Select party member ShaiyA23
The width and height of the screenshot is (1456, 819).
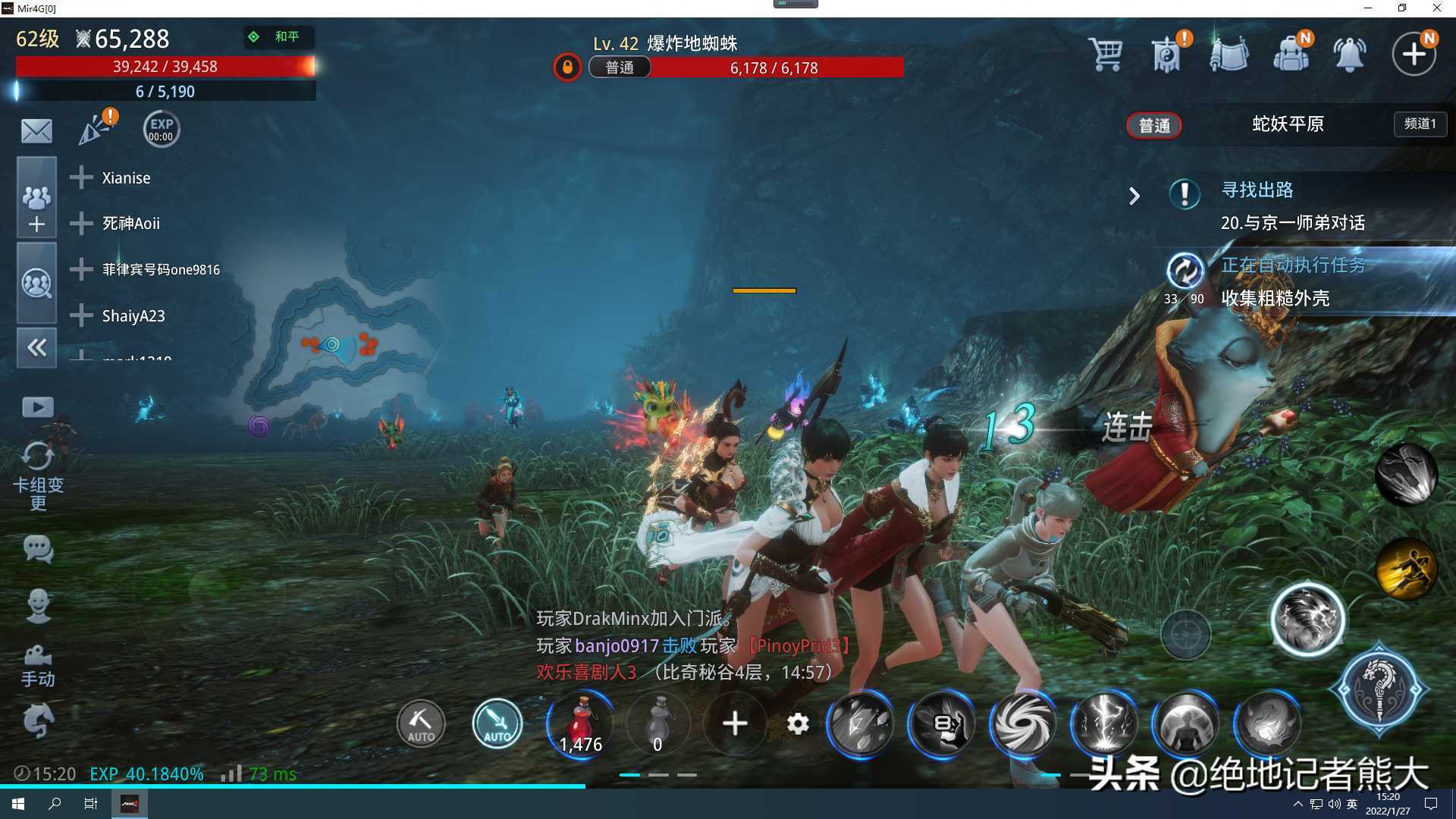(133, 316)
